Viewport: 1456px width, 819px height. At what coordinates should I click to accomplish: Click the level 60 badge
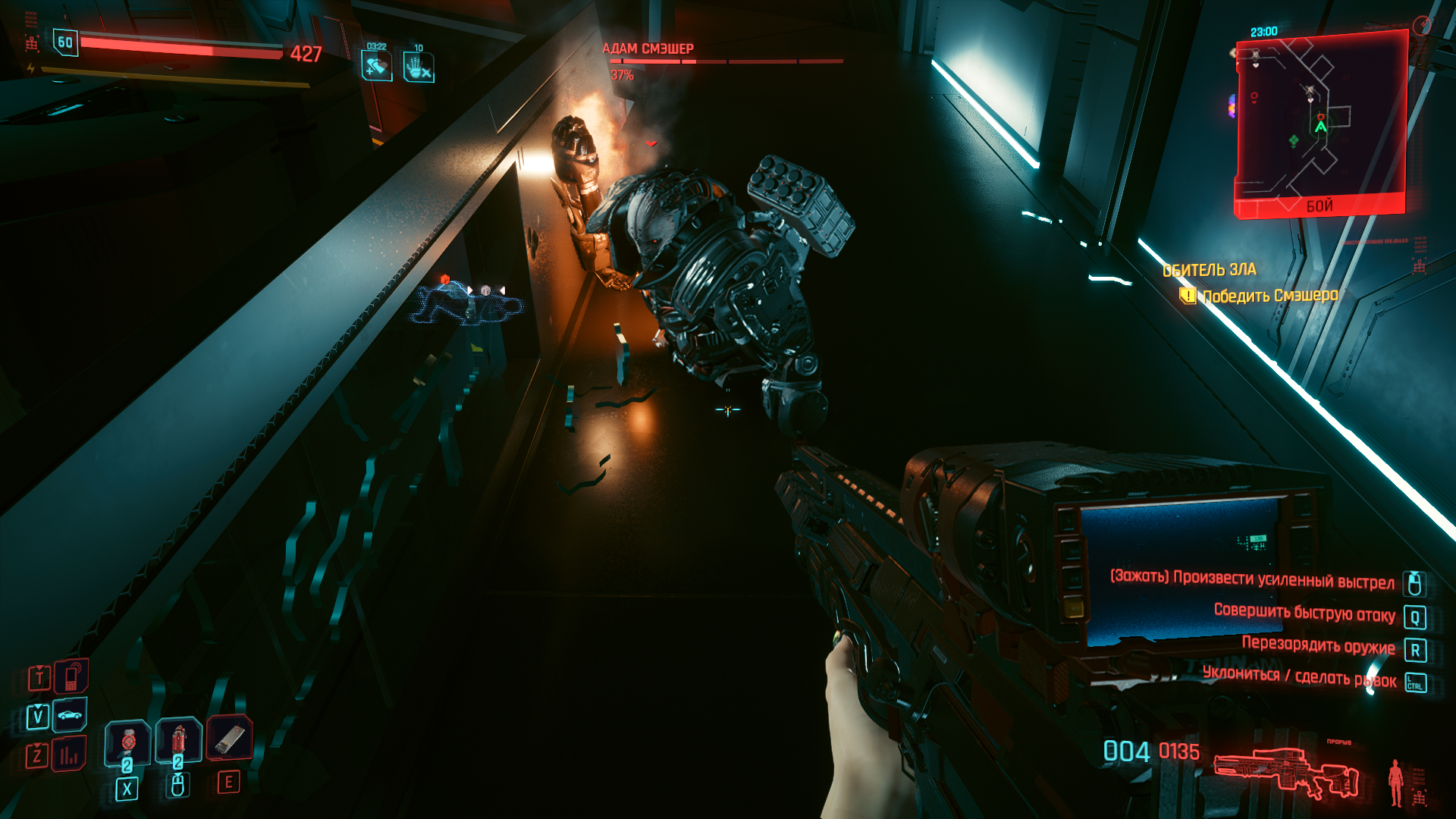[x=65, y=42]
